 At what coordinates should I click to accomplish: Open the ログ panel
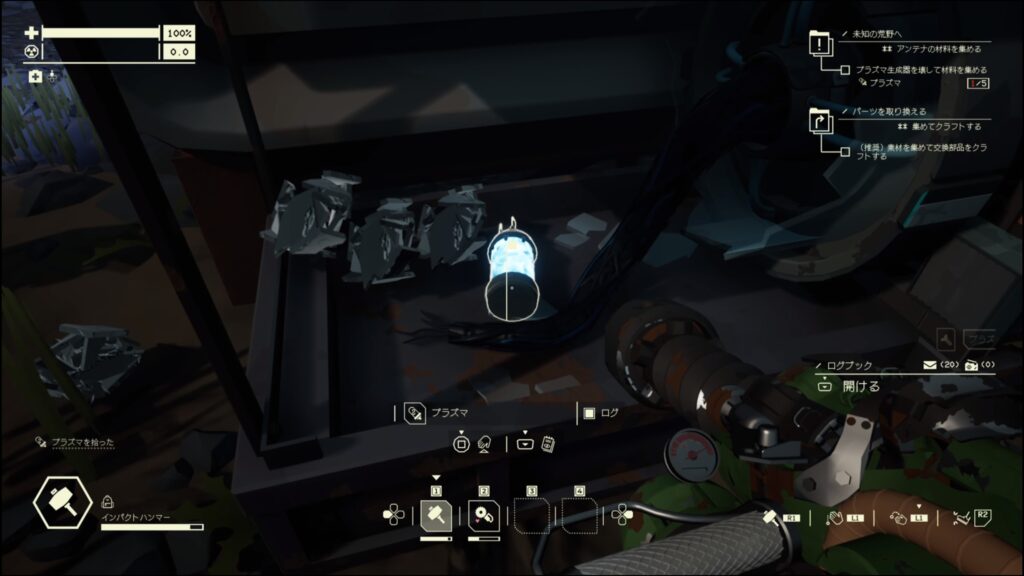tap(589, 413)
